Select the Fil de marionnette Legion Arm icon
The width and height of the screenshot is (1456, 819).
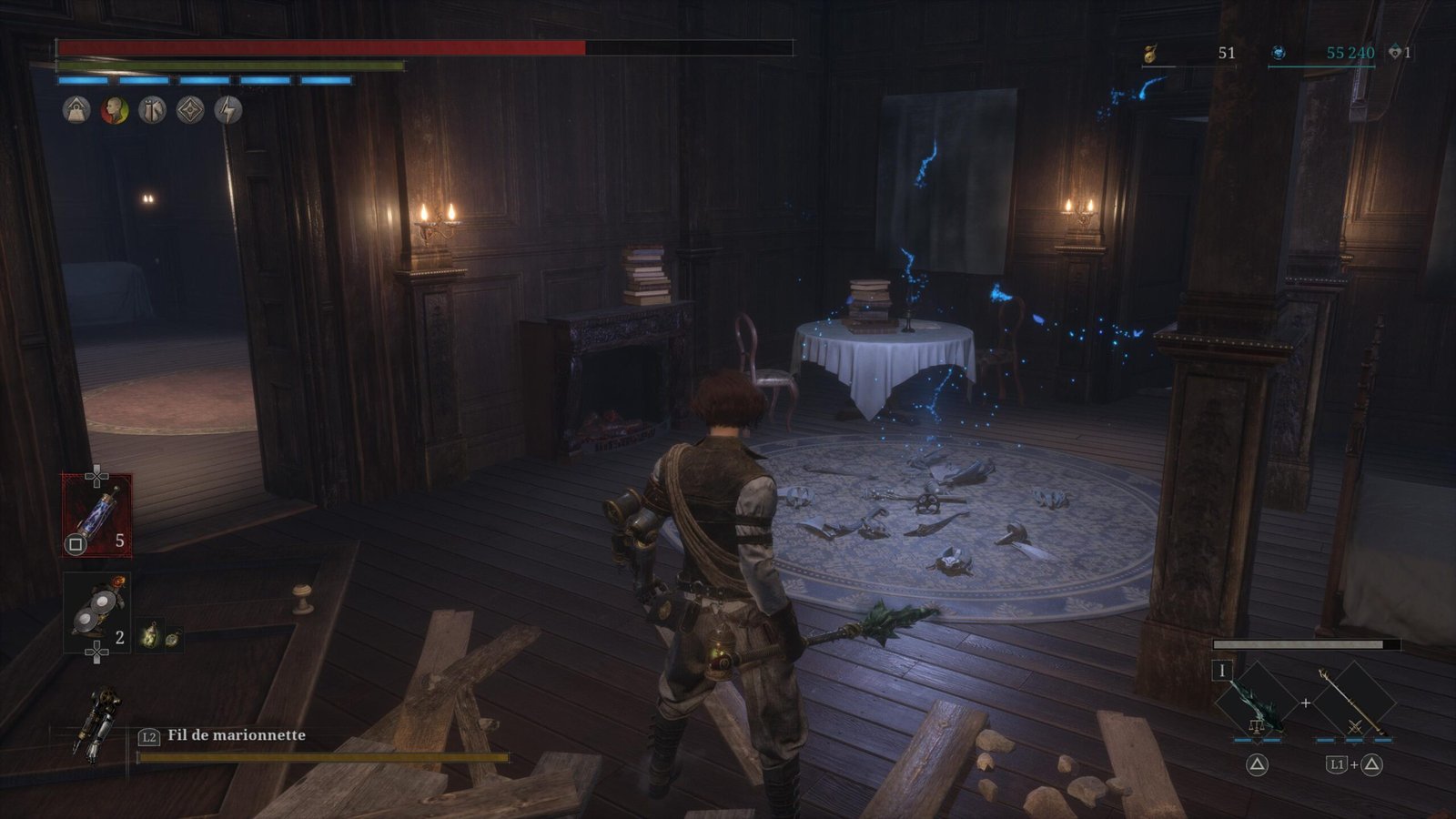tap(98, 723)
